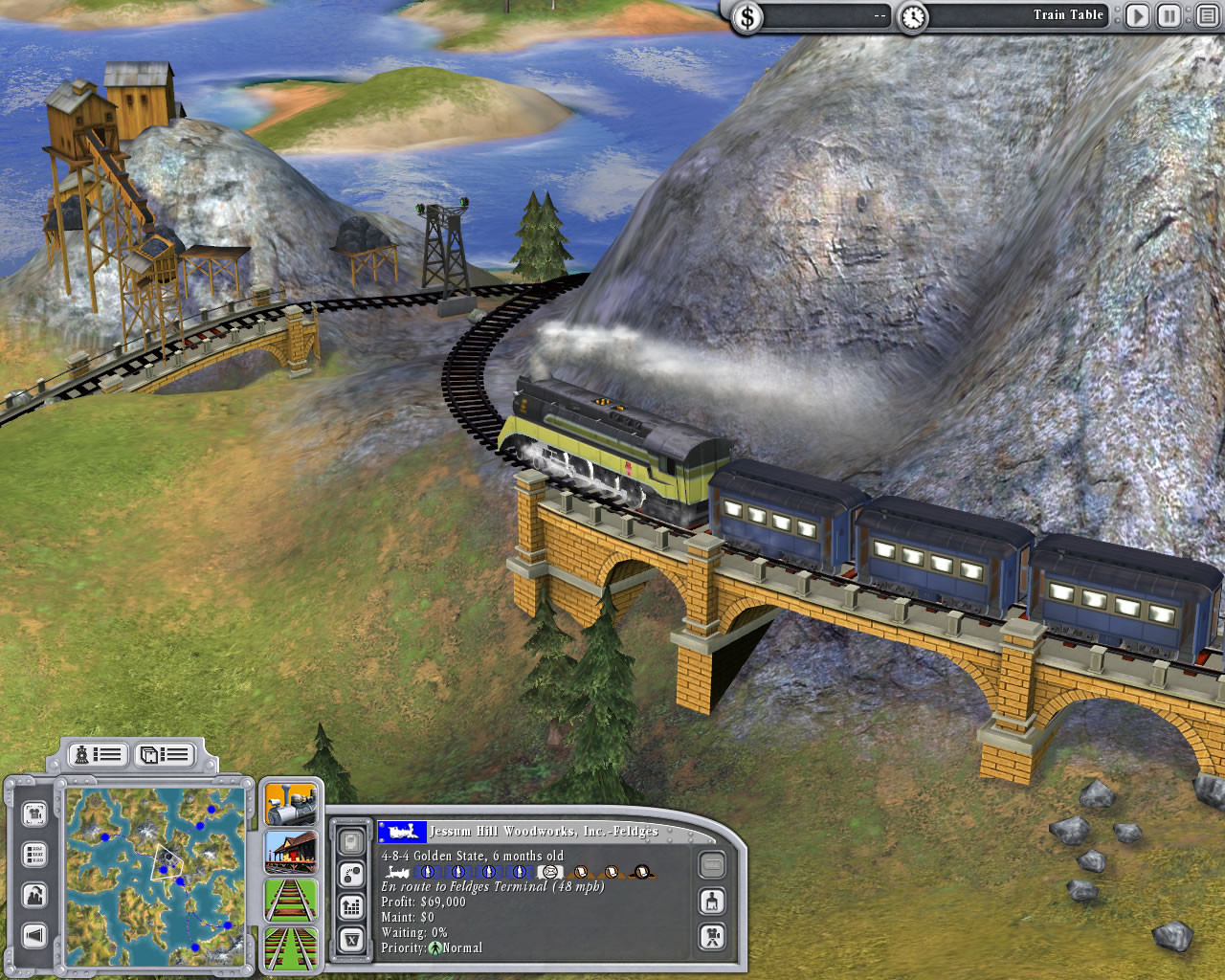
Task: Select the double track laying tool
Action: (289, 947)
